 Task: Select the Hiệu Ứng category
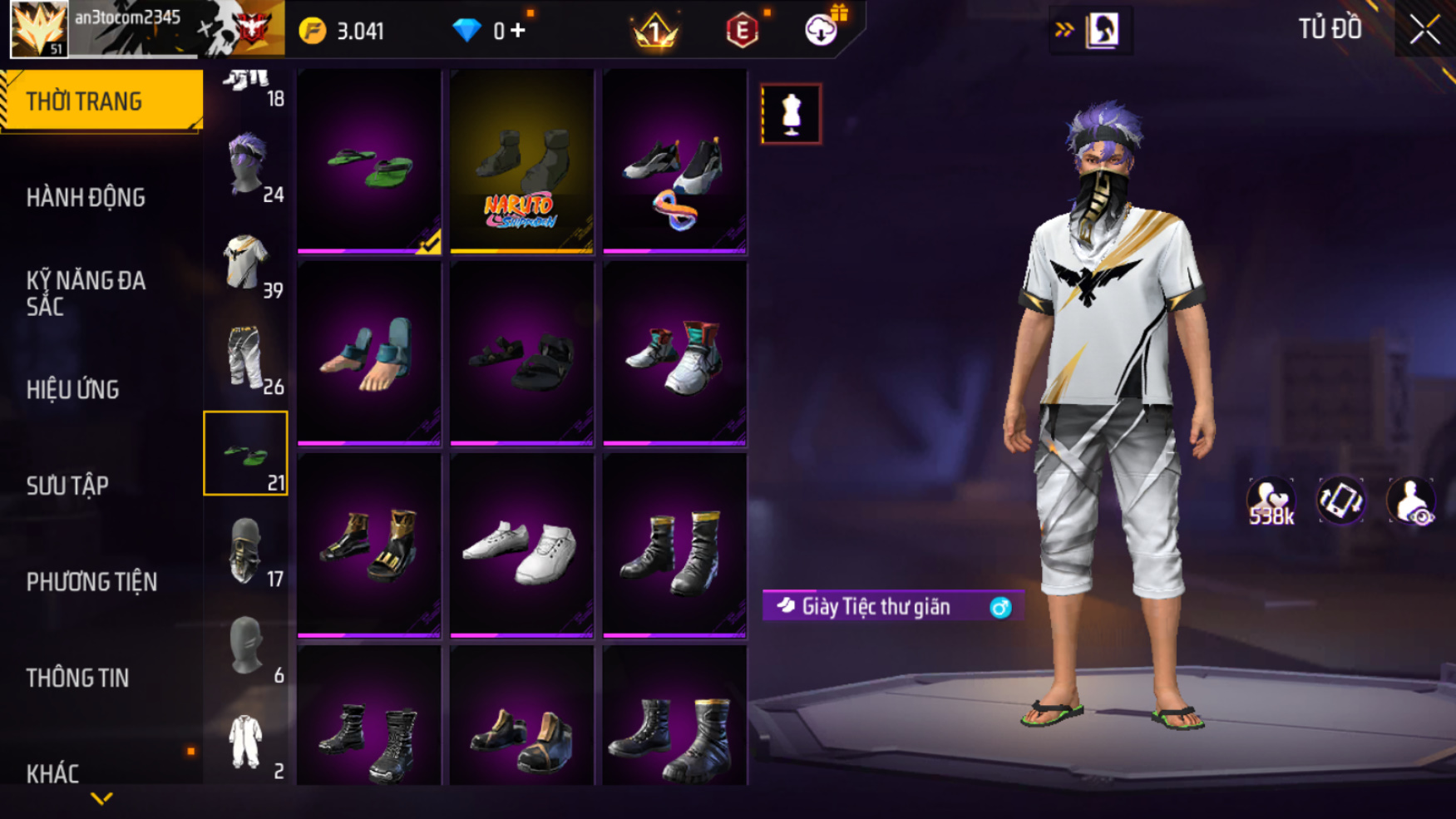click(73, 389)
